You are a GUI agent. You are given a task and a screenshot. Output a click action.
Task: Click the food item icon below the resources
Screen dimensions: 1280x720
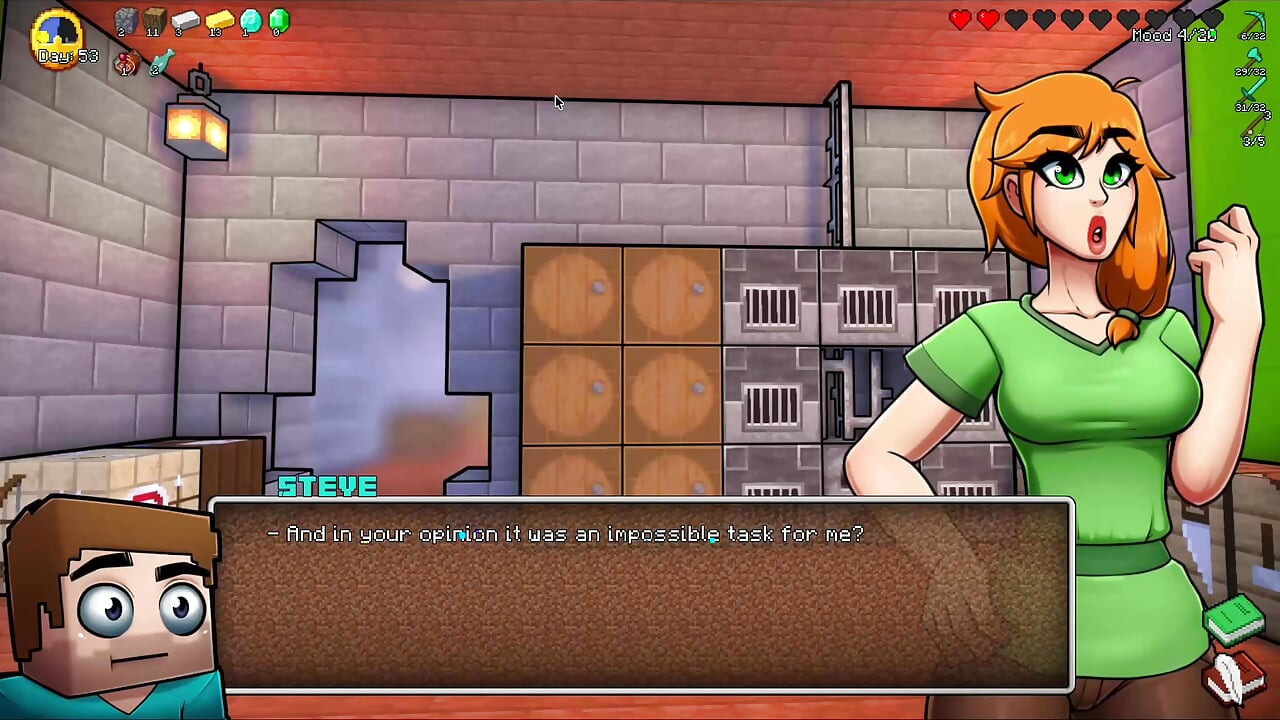coord(124,62)
